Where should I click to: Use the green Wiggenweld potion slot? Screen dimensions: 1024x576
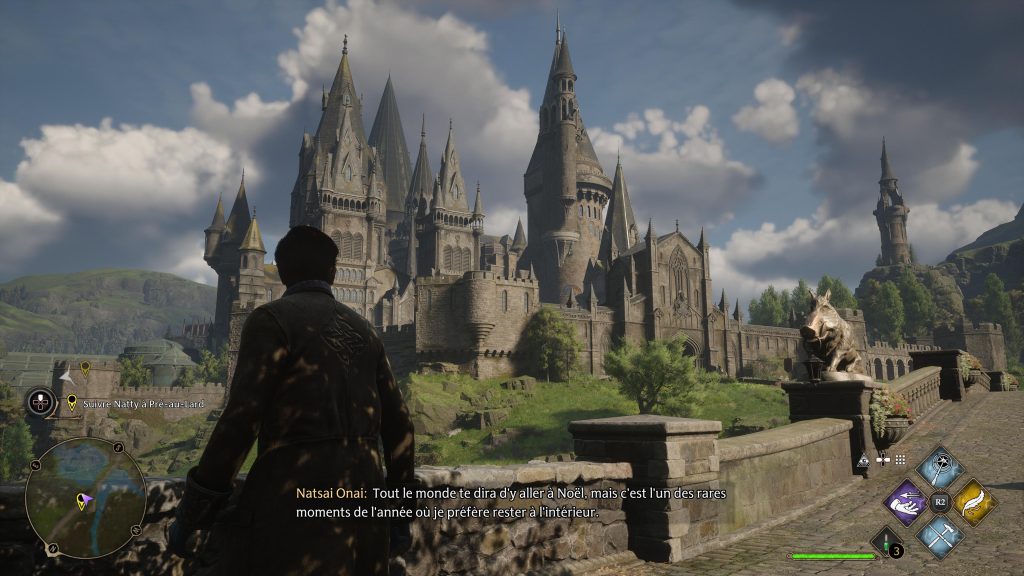[886, 543]
